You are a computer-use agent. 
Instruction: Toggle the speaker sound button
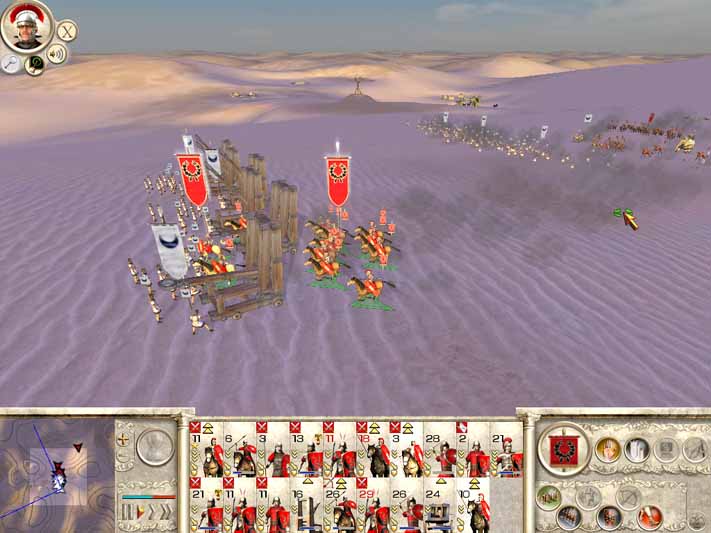tap(57, 54)
